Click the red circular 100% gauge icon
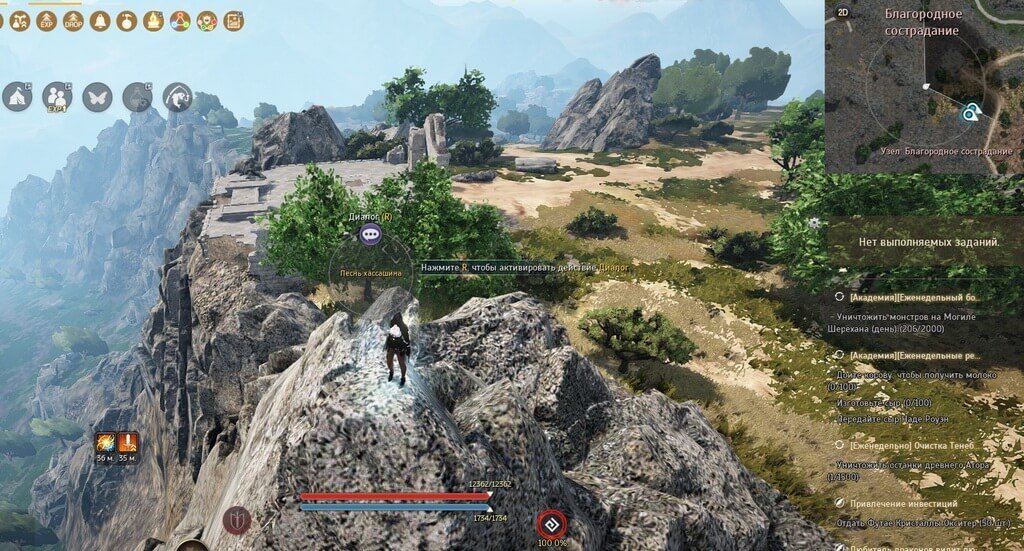The height and width of the screenshot is (551, 1024). coord(549,523)
